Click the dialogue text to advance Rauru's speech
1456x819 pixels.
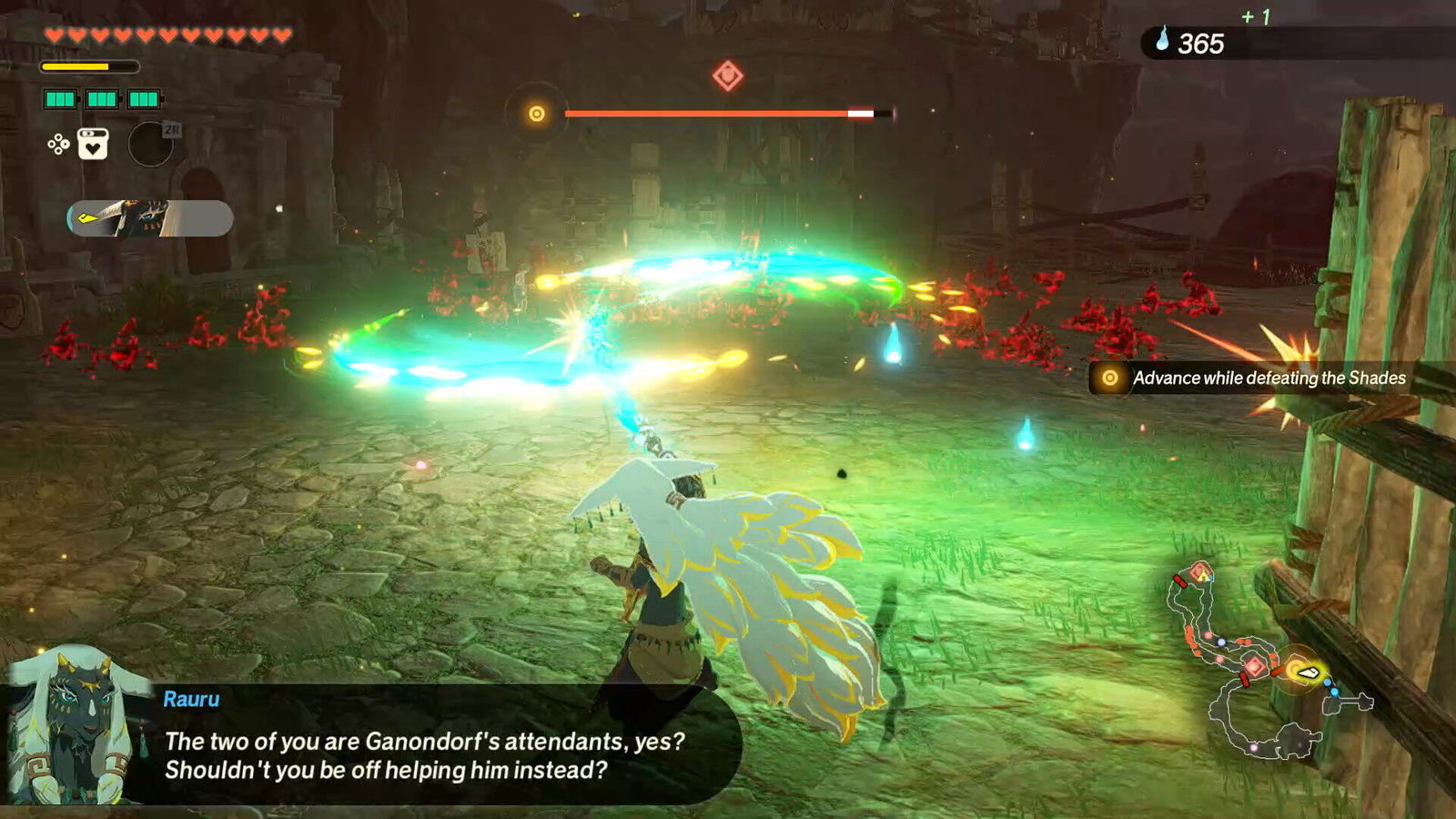[x=428, y=755]
